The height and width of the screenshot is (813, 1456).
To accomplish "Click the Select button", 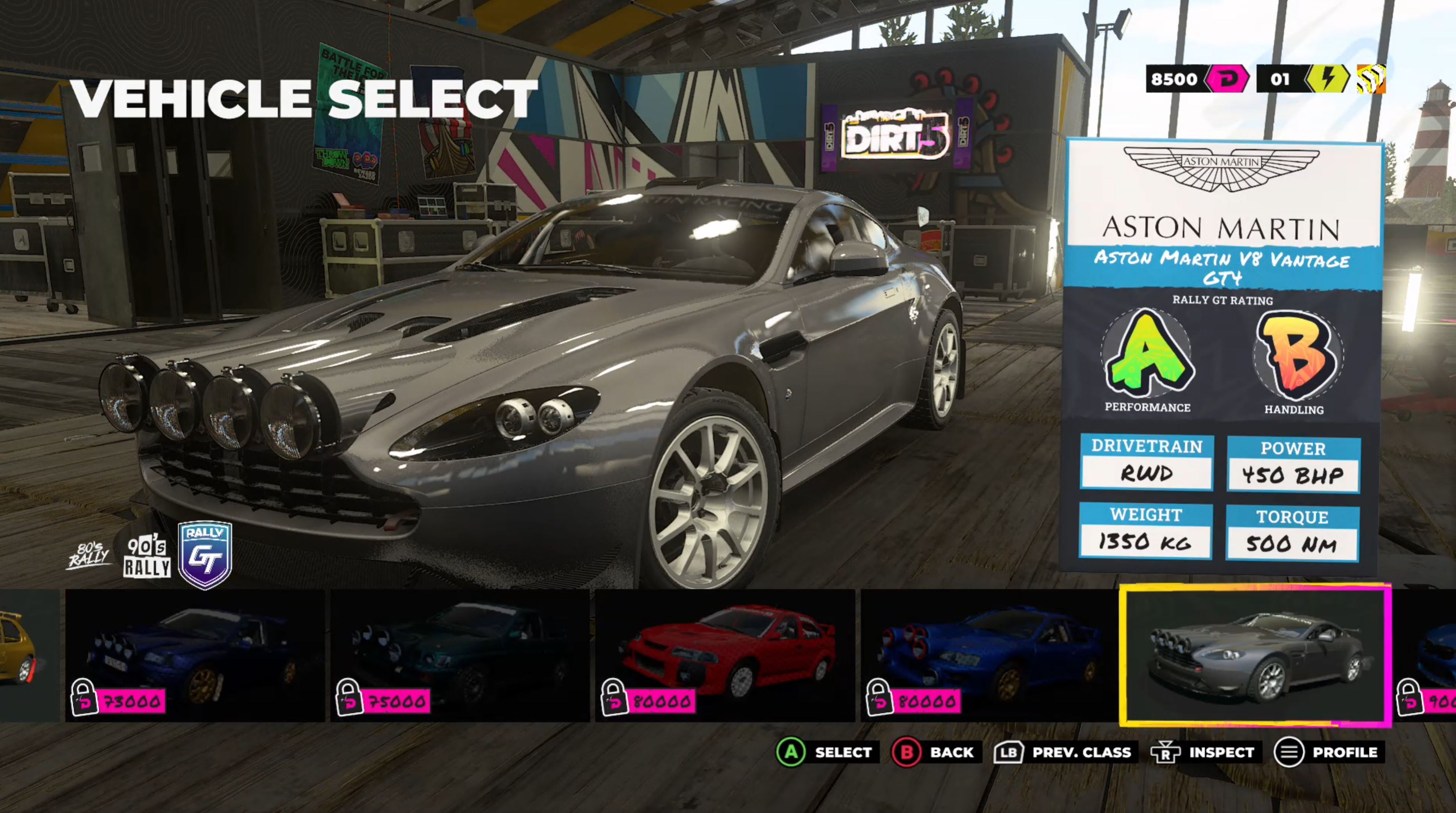I will click(x=826, y=753).
